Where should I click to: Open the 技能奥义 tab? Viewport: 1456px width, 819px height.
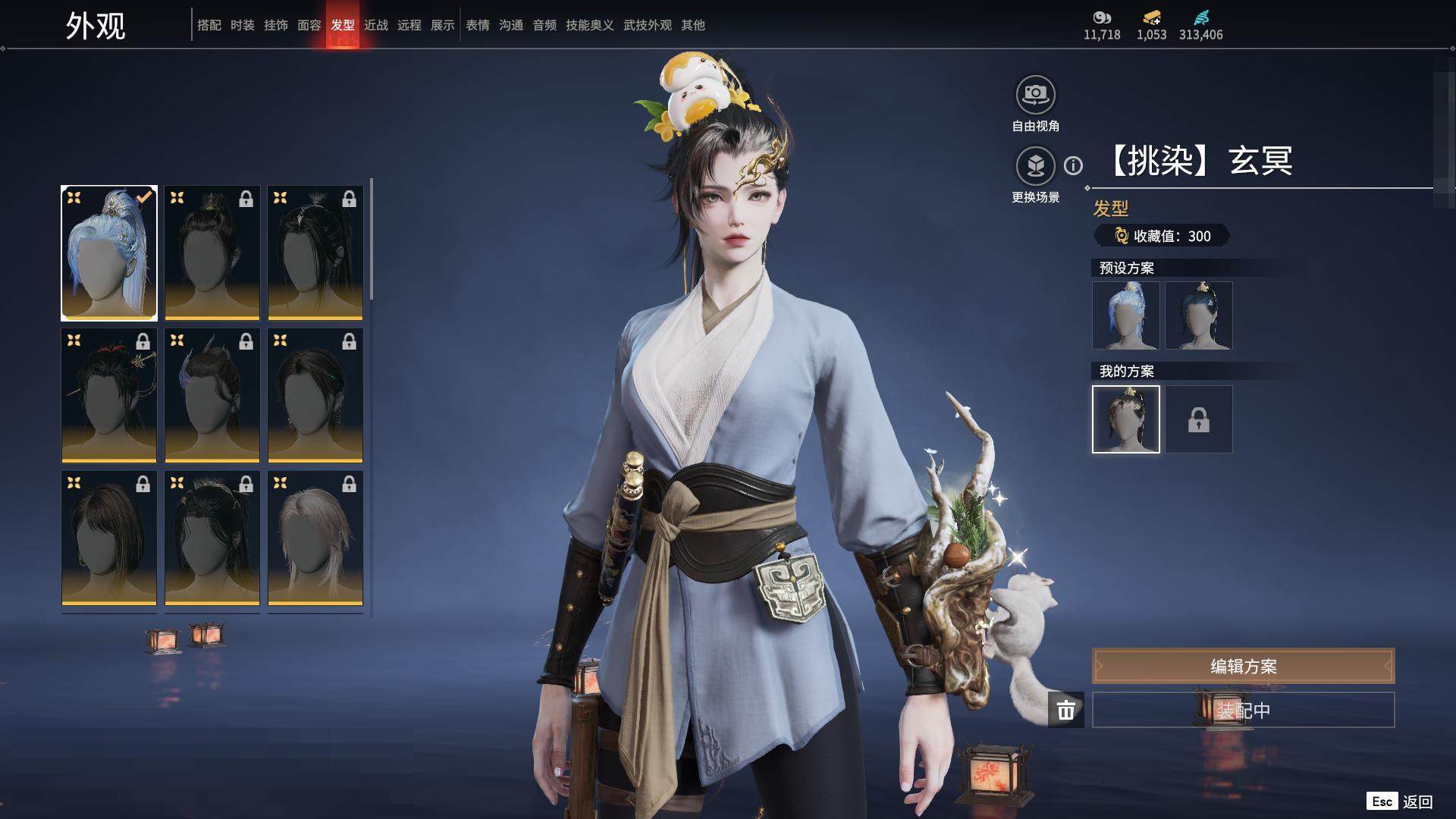589,25
